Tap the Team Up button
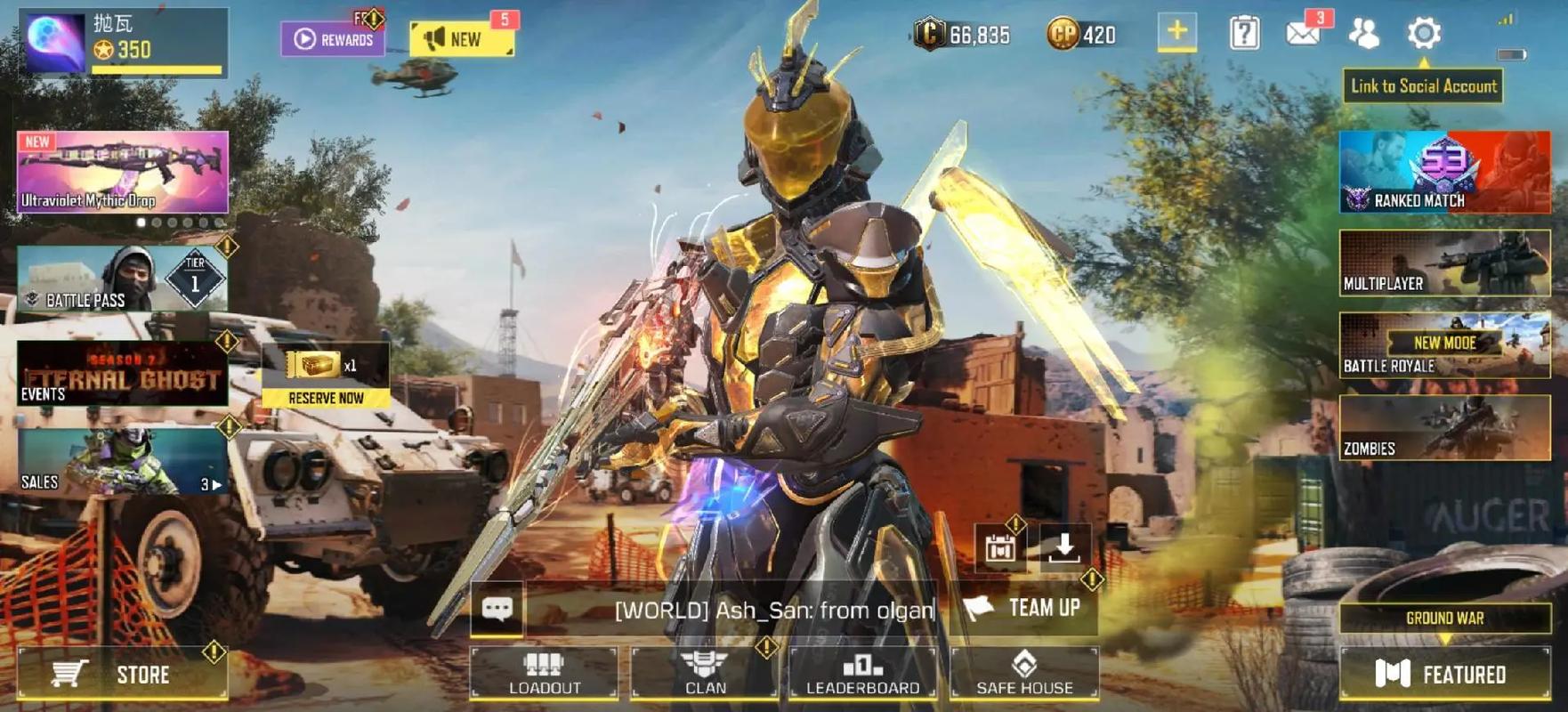 (x=1026, y=608)
